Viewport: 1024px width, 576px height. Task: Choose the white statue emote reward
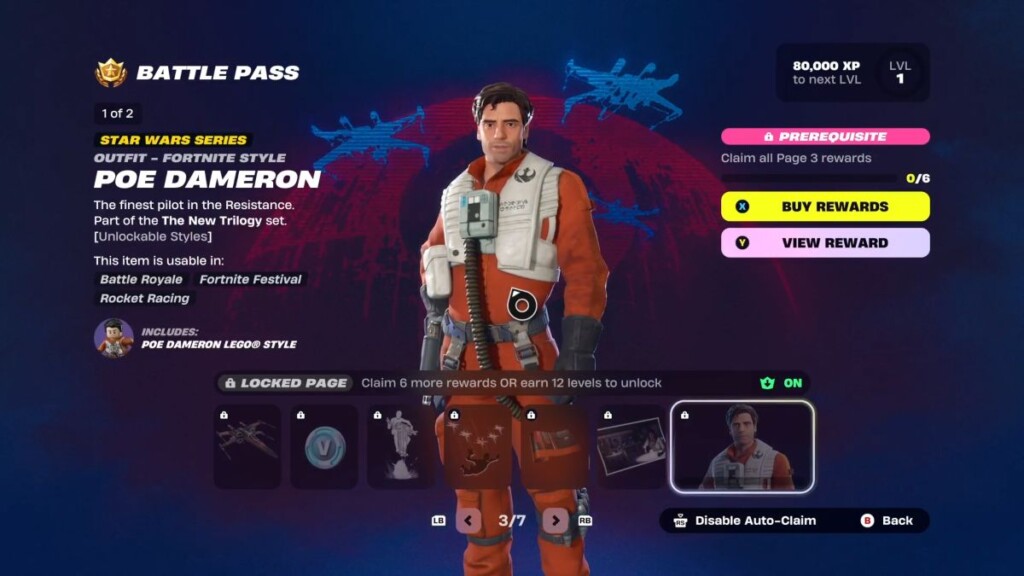[x=400, y=446]
